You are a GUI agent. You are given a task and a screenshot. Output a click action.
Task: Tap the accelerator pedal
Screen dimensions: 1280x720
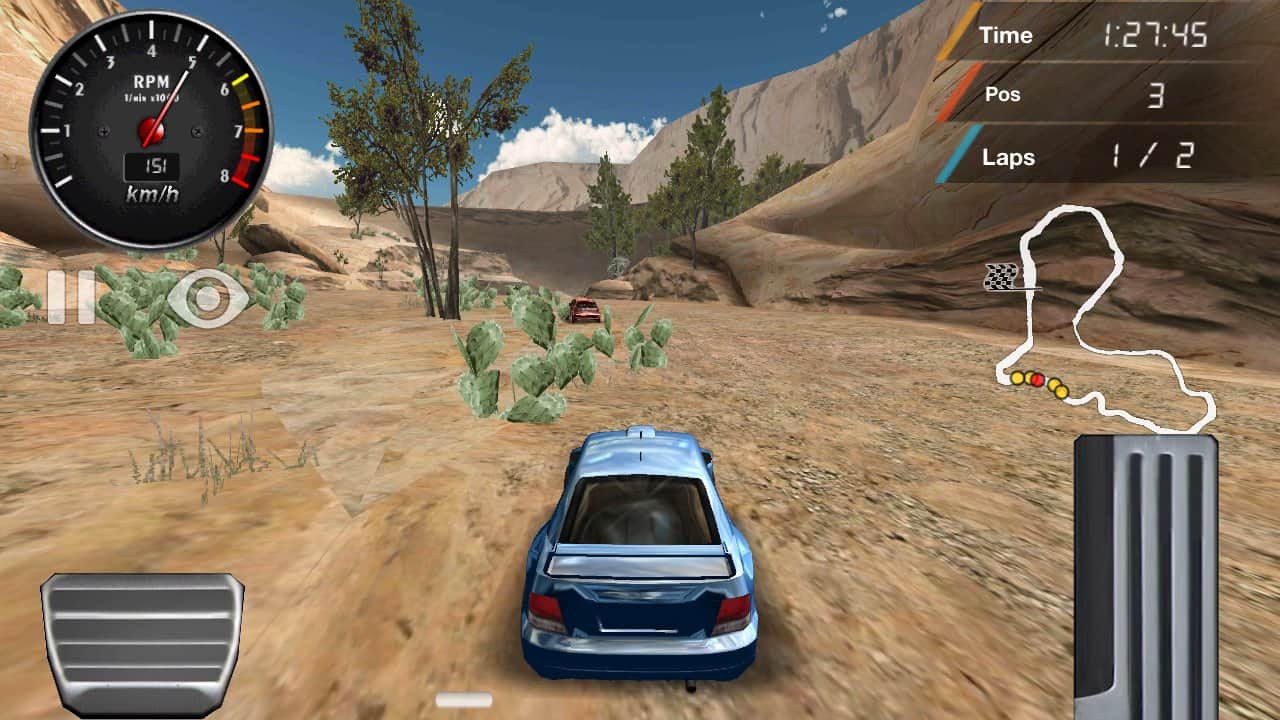tap(1146, 576)
